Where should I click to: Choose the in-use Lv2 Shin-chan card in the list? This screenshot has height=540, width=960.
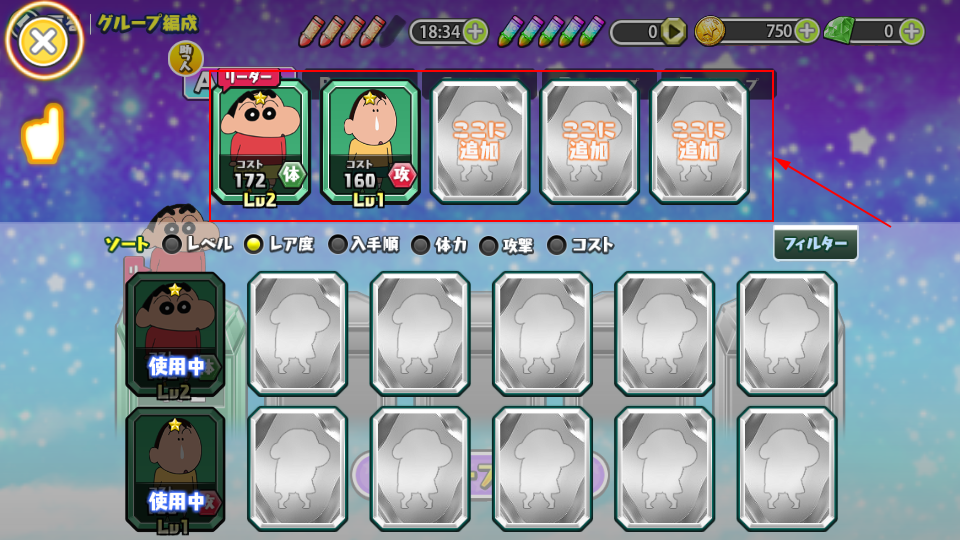(175, 333)
